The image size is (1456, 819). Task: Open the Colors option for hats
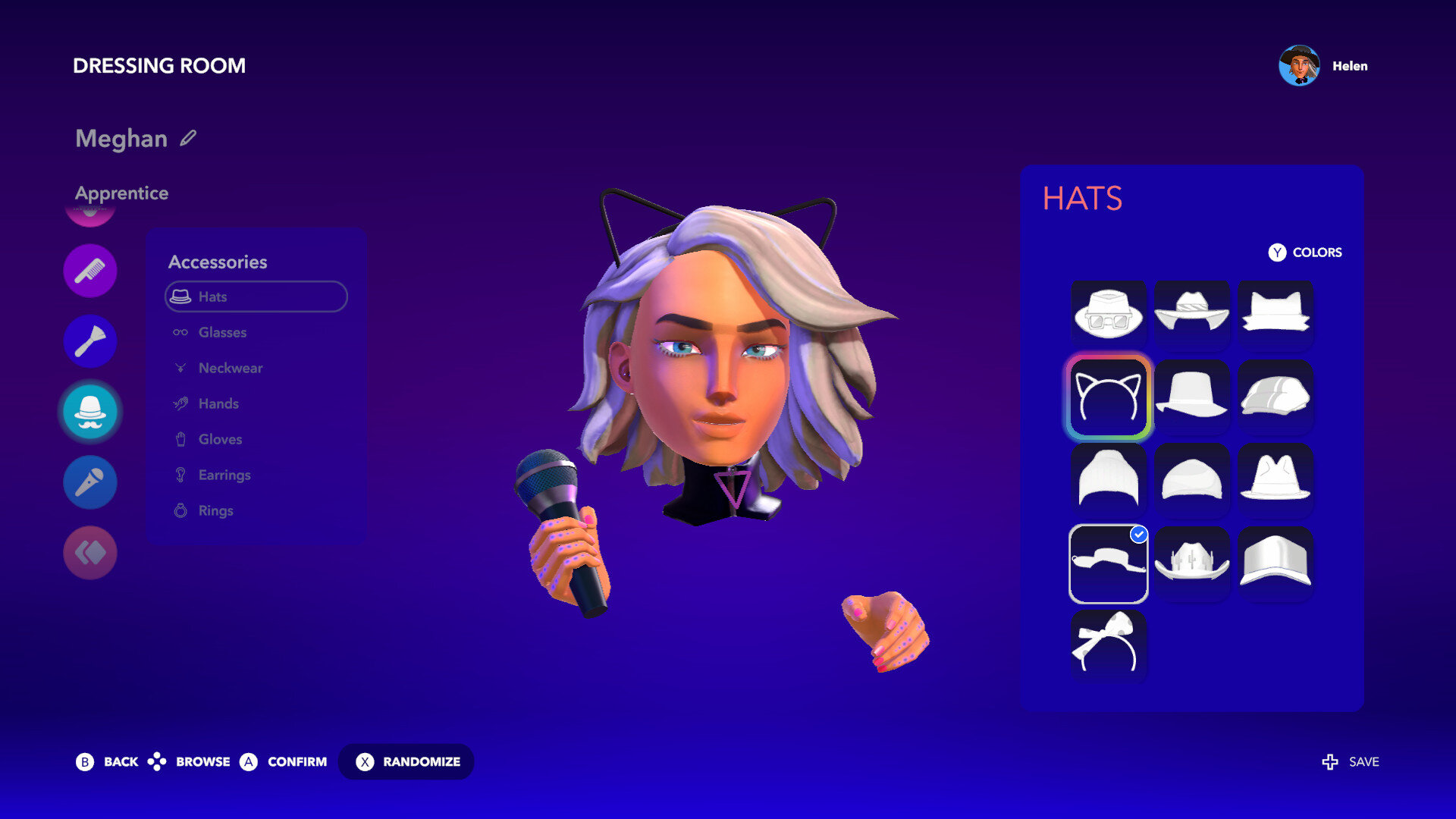(1304, 253)
